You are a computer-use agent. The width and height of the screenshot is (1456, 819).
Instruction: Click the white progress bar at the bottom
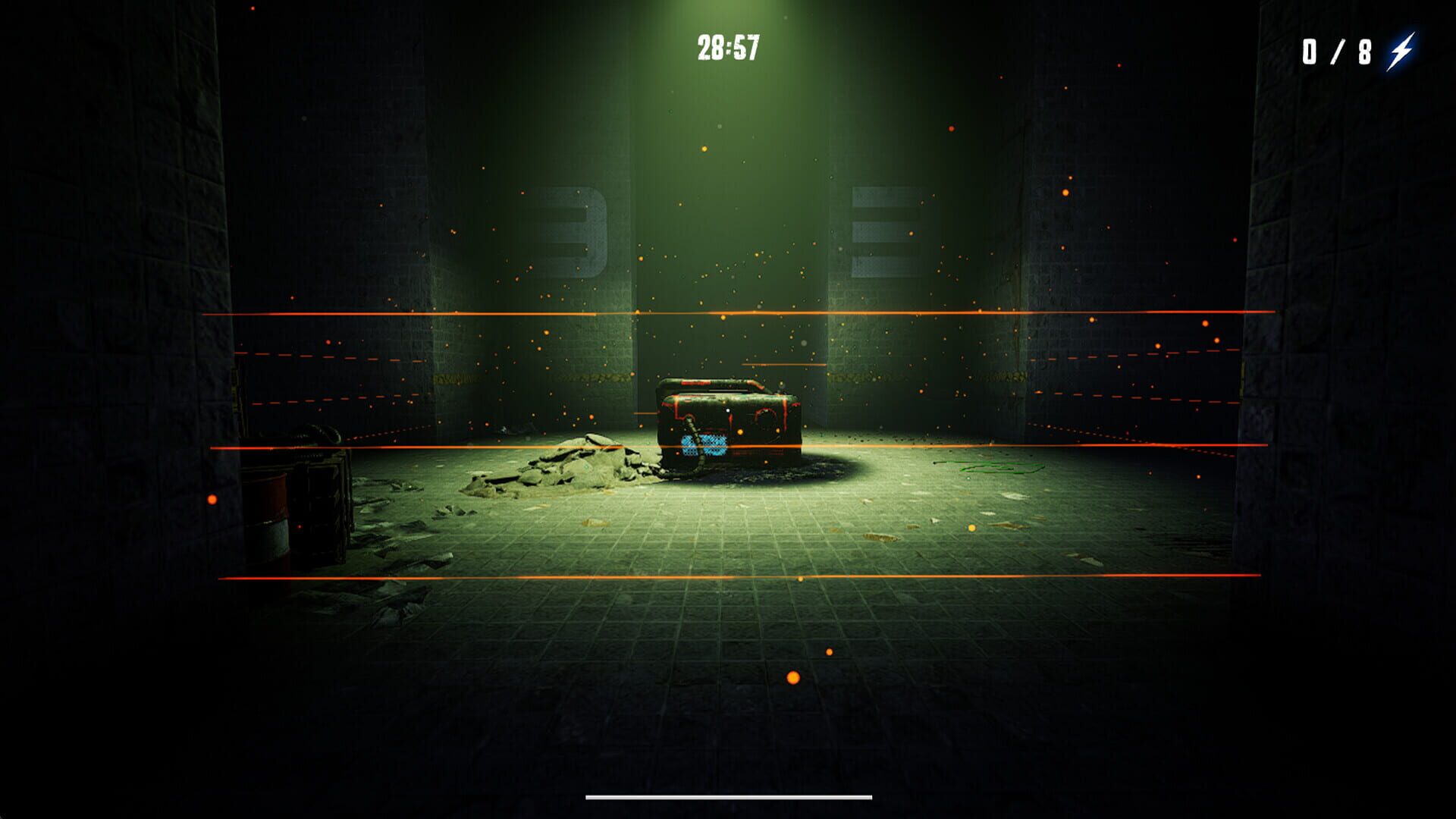point(726,796)
